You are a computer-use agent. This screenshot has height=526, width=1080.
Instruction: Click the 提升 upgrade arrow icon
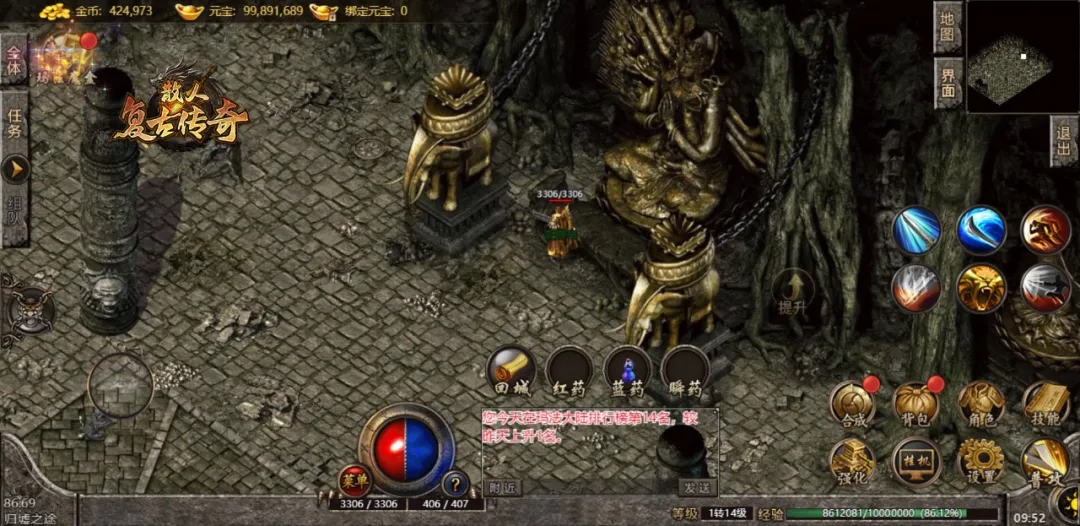tap(793, 291)
